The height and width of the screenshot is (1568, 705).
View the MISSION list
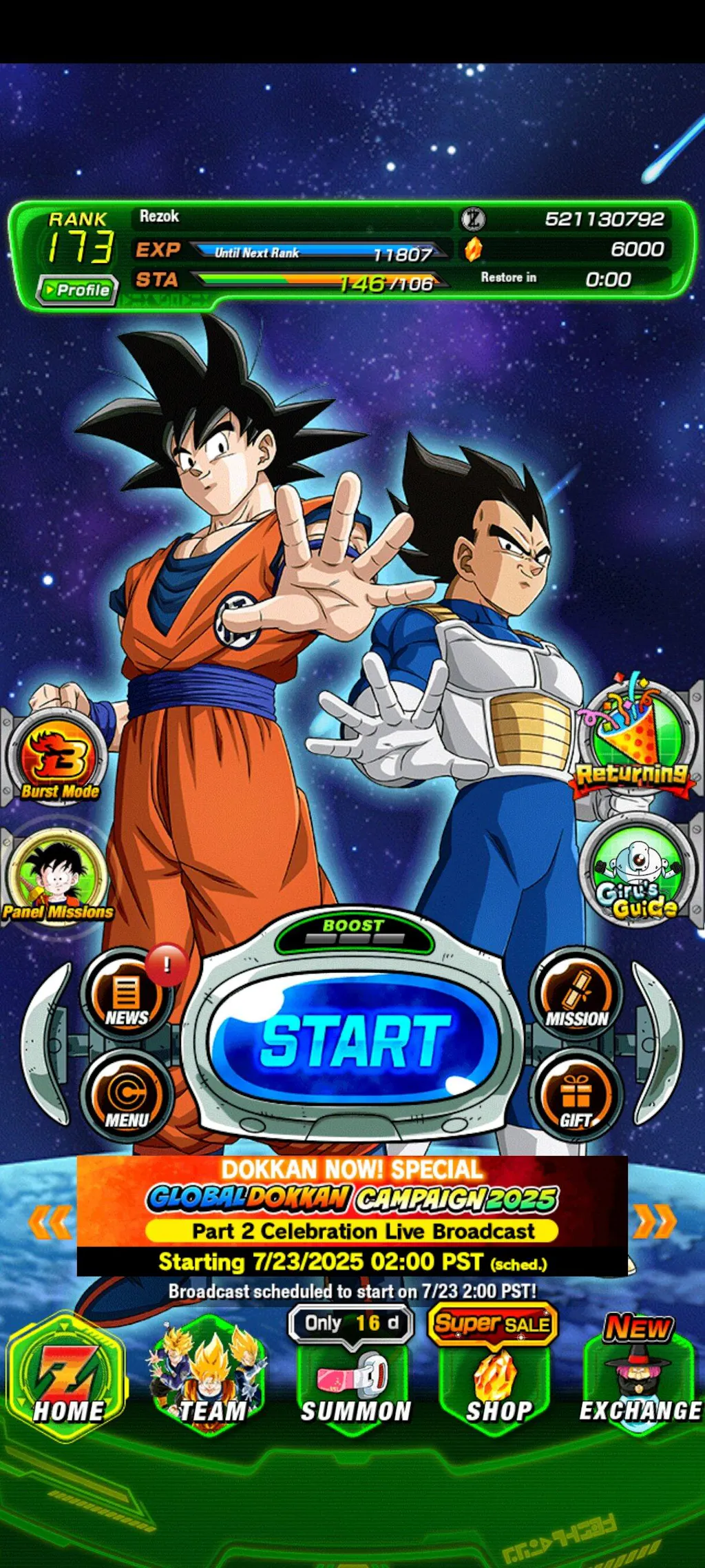(x=577, y=996)
